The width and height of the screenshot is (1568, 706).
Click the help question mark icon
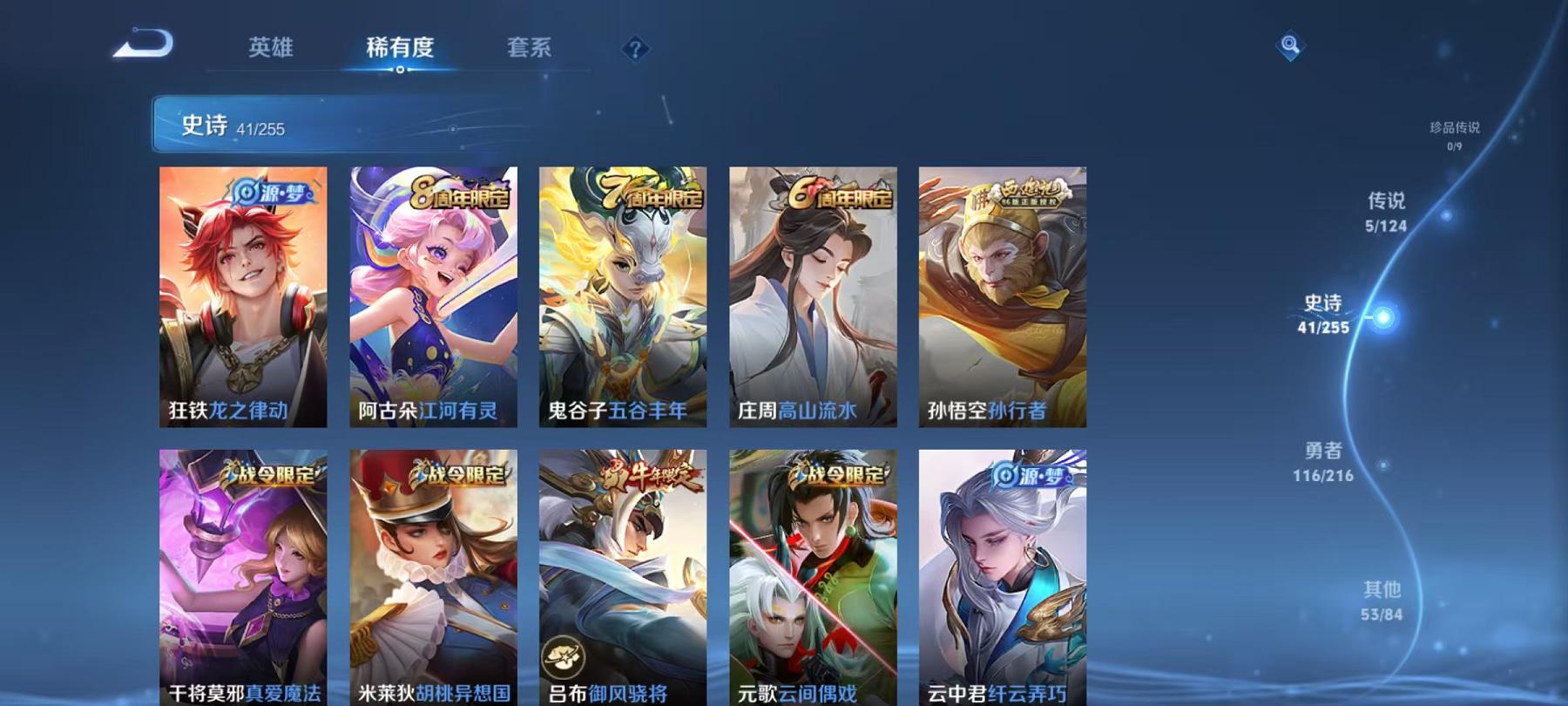click(635, 50)
